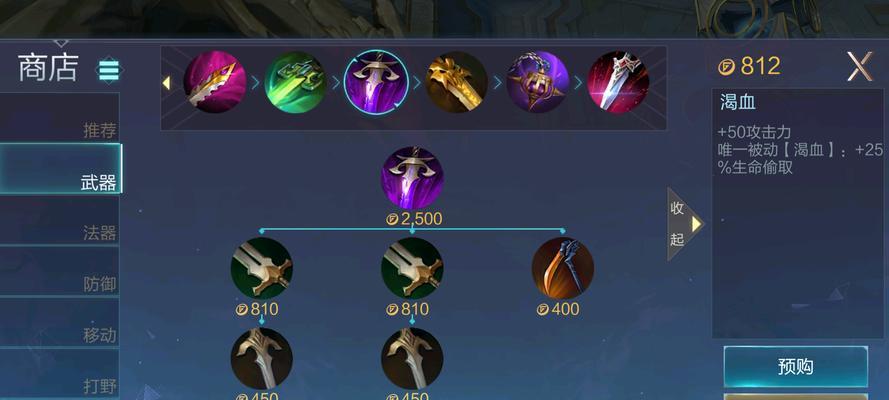Switch to the 推荐 recommended tab
The height and width of the screenshot is (400, 889).
(x=60, y=129)
